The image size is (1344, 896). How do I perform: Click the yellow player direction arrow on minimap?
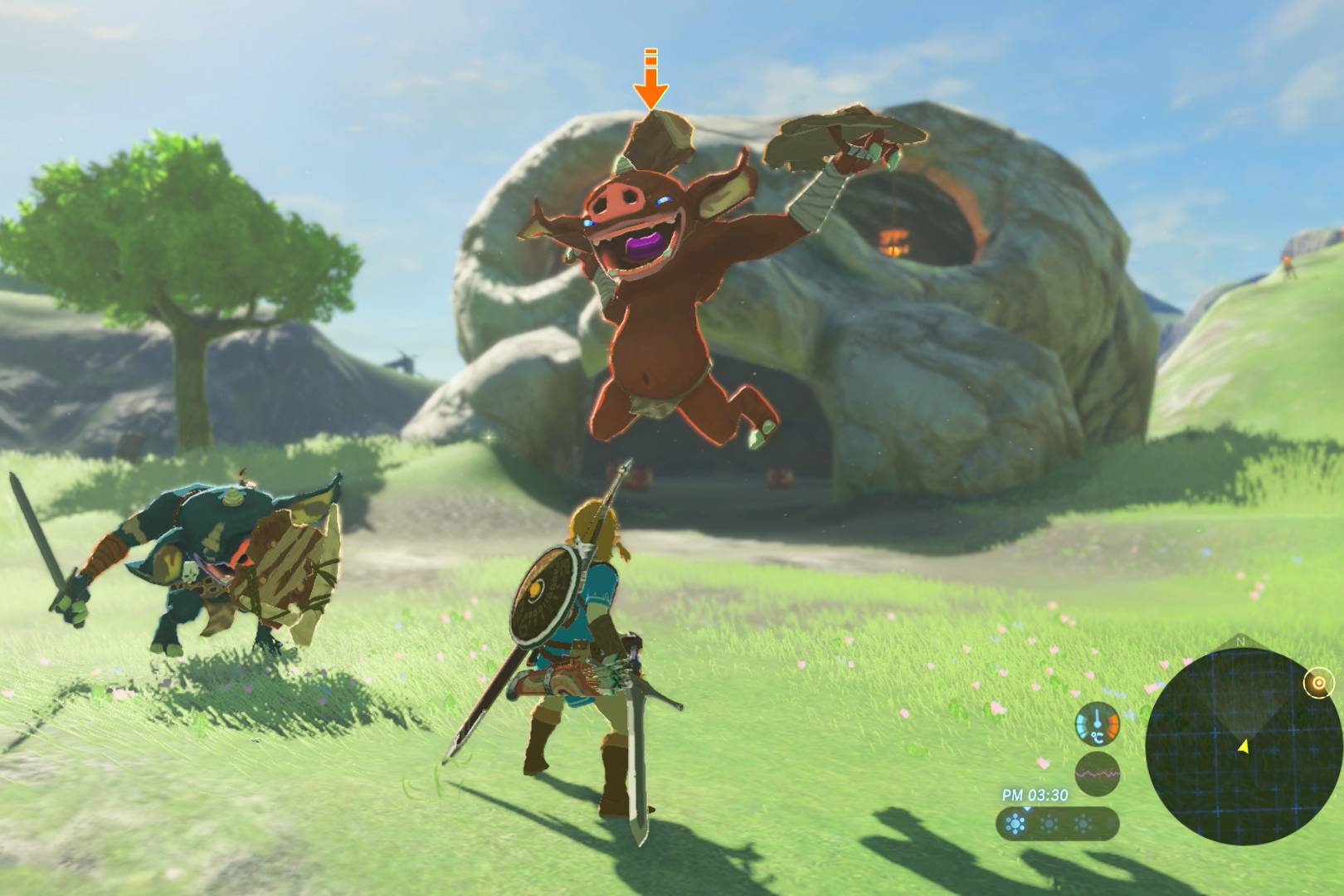[1244, 747]
